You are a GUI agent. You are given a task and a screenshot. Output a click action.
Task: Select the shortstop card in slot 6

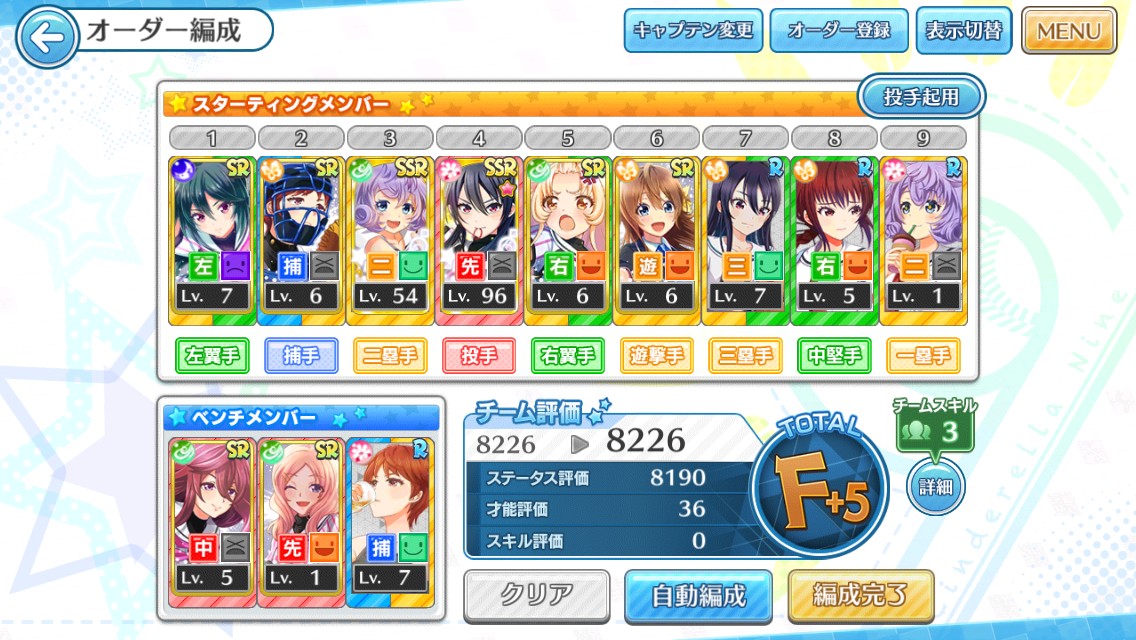657,240
